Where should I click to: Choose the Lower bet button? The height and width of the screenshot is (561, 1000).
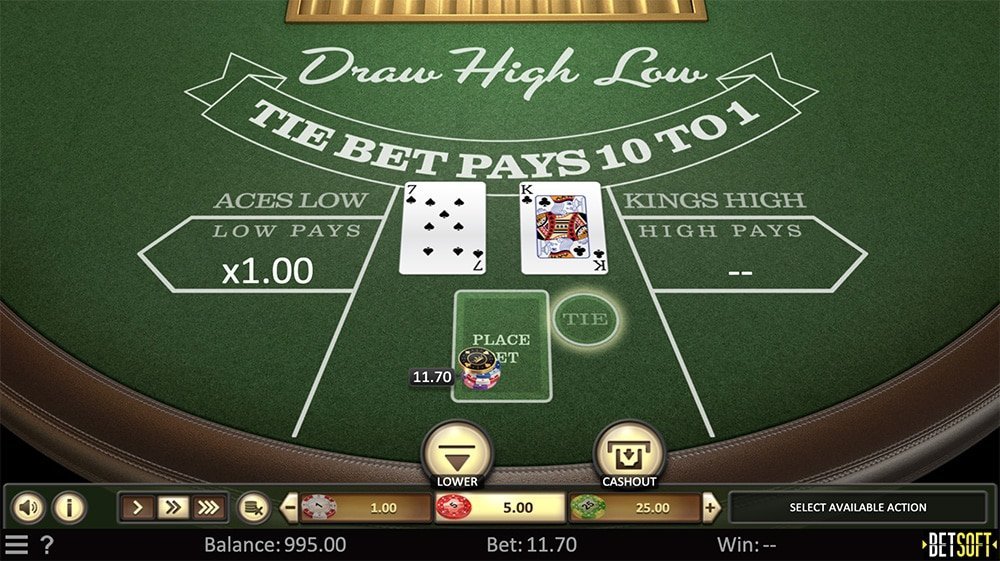457,455
